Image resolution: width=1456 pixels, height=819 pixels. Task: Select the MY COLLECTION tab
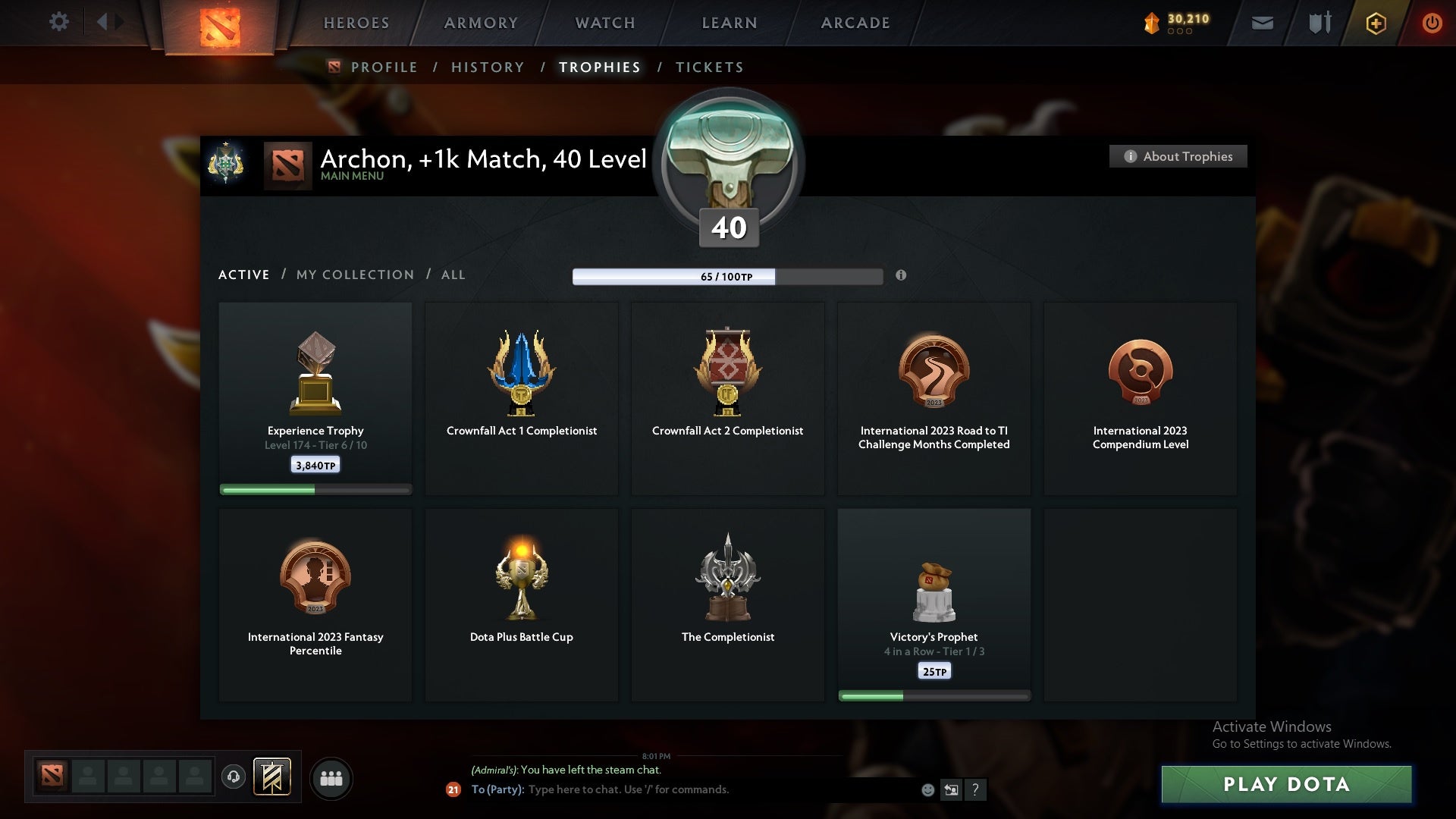click(354, 275)
